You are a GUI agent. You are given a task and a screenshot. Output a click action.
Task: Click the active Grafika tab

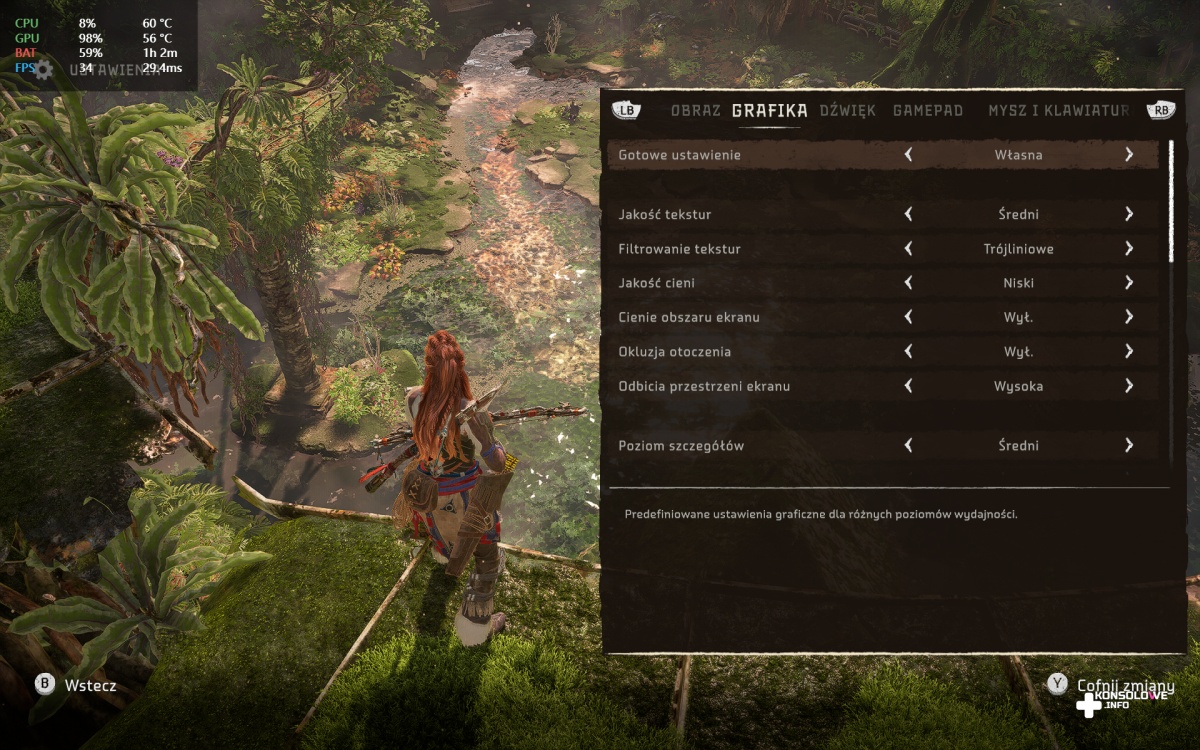coord(769,111)
